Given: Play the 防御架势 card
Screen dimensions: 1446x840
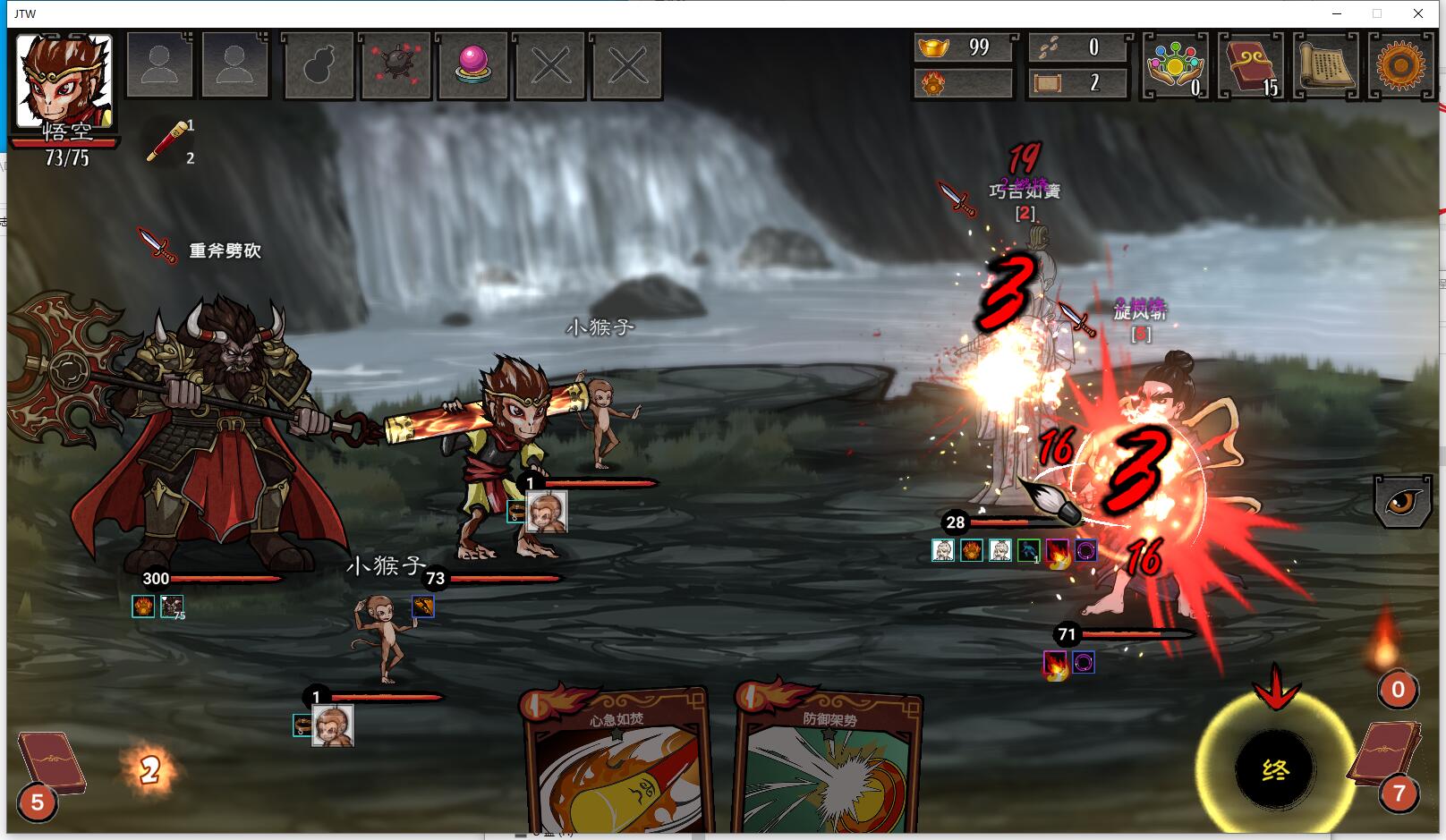Looking at the screenshot, I should click(x=828, y=765).
